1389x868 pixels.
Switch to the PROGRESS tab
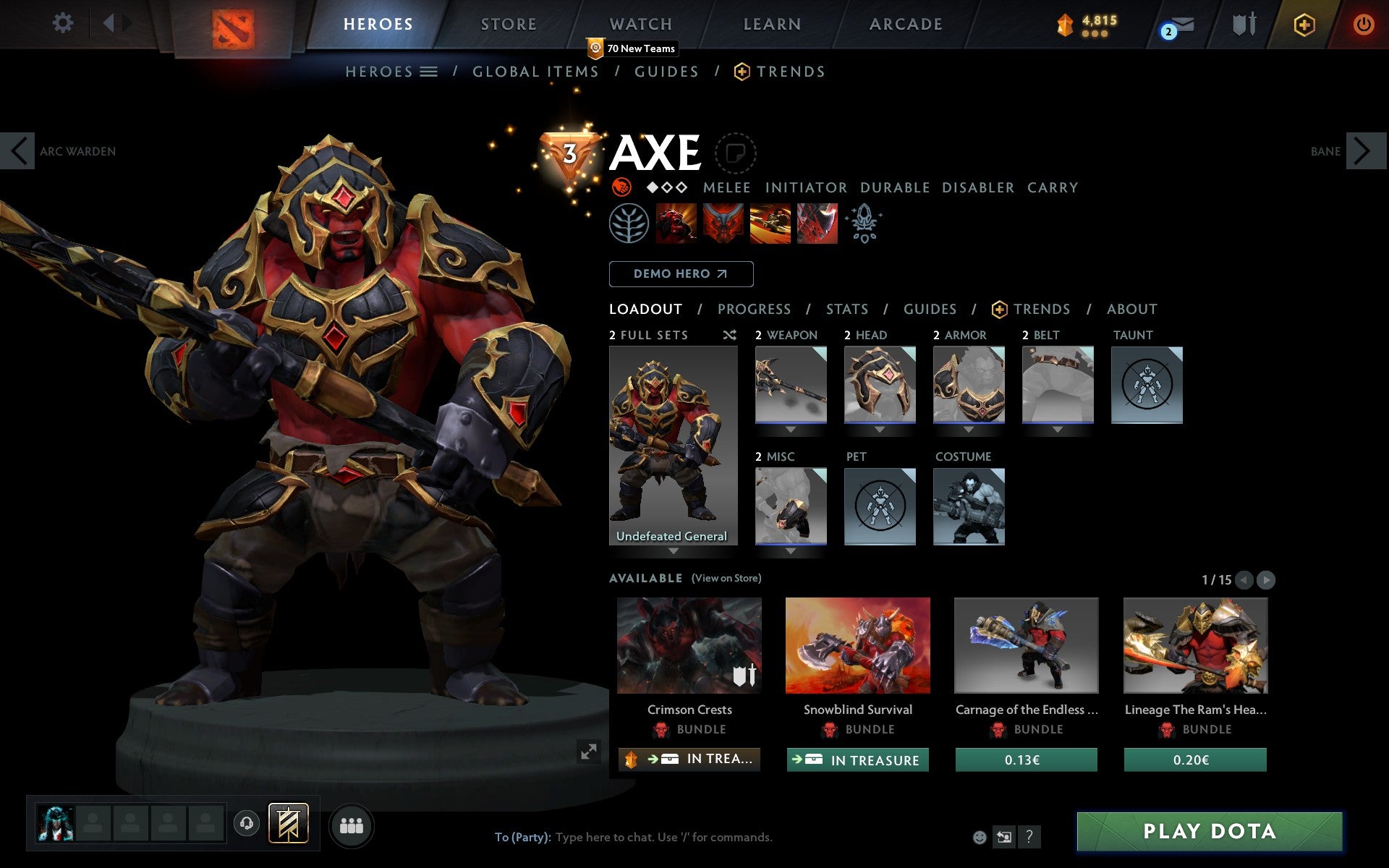pos(754,309)
